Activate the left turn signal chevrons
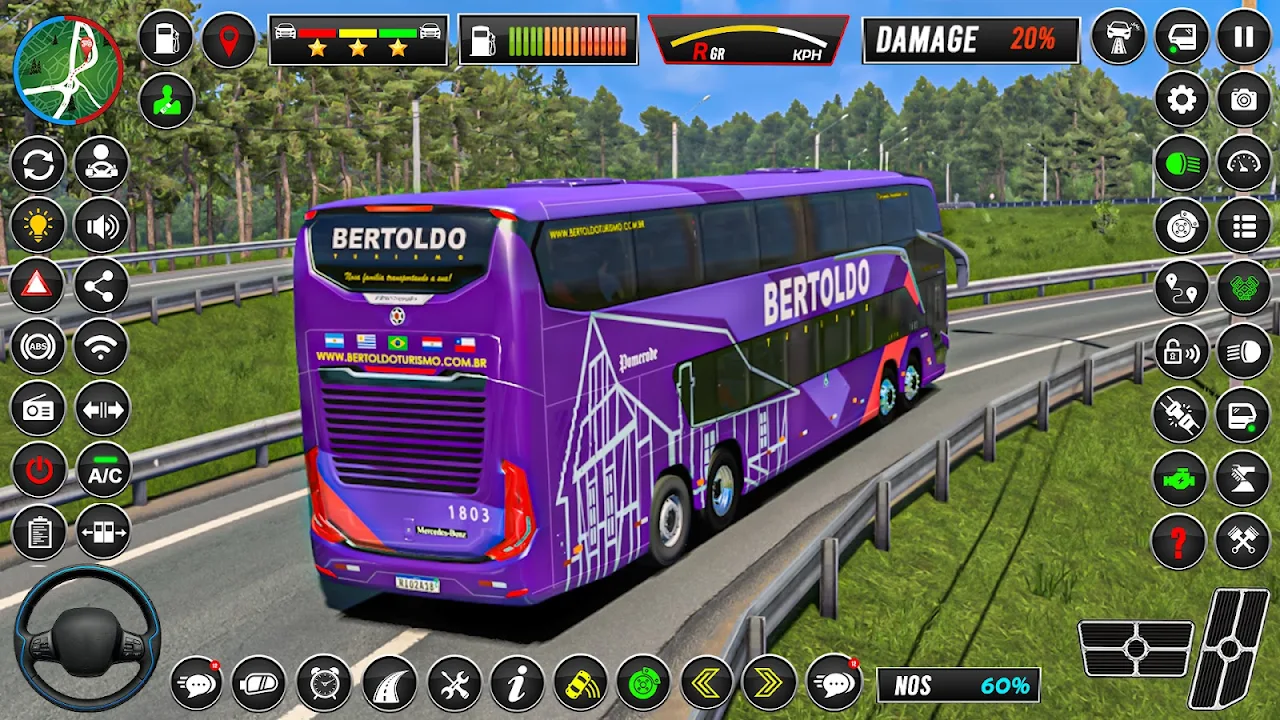 click(x=707, y=684)
